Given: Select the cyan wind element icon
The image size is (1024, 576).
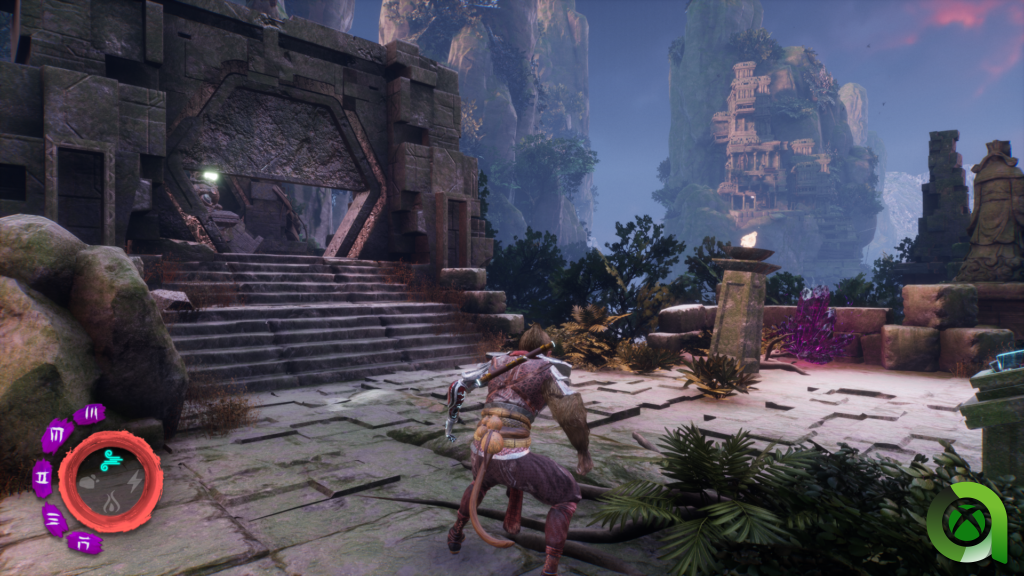Looking at the screenshot, I should (x=110, y=463).
